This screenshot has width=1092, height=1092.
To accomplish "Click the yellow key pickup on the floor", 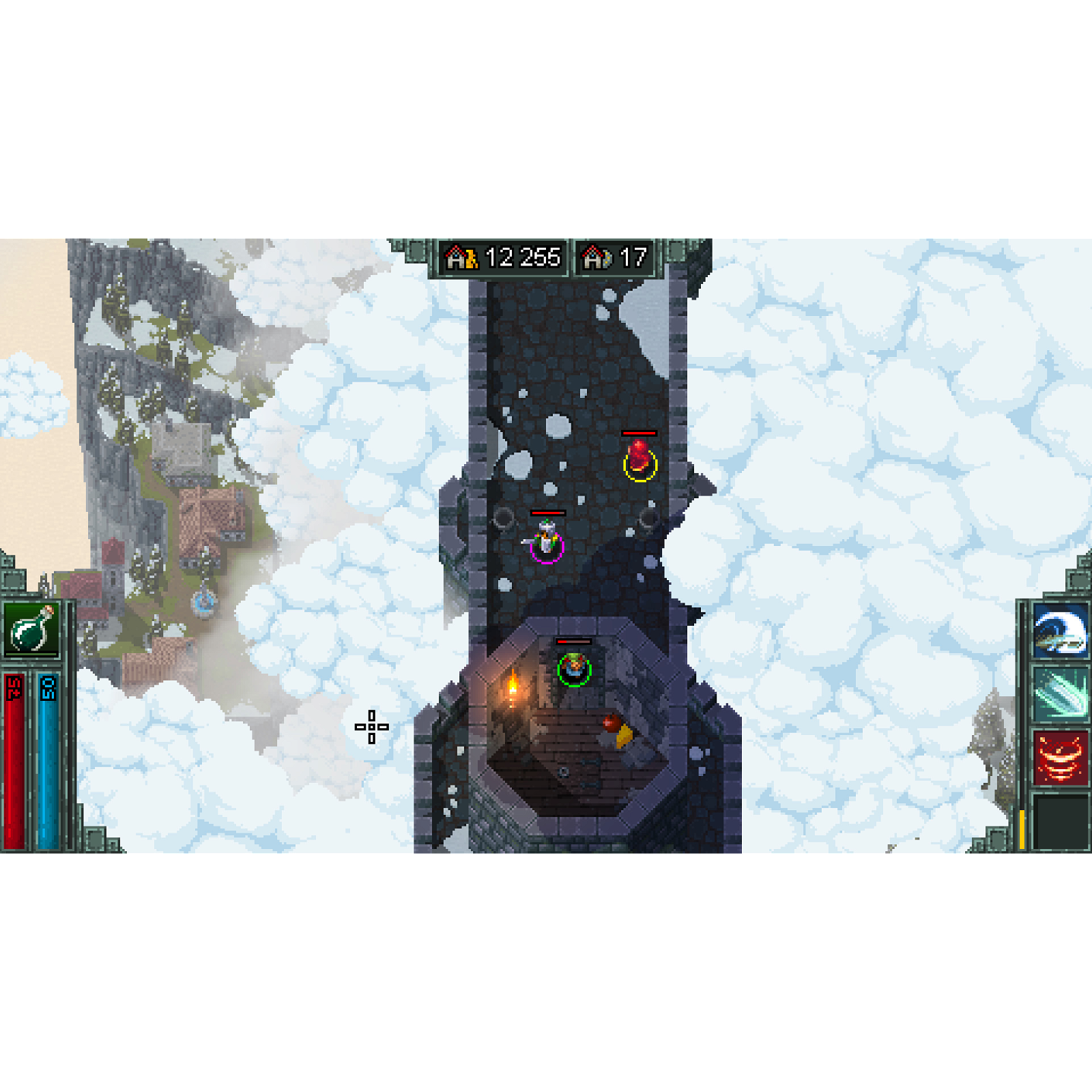I will [622, 737].
